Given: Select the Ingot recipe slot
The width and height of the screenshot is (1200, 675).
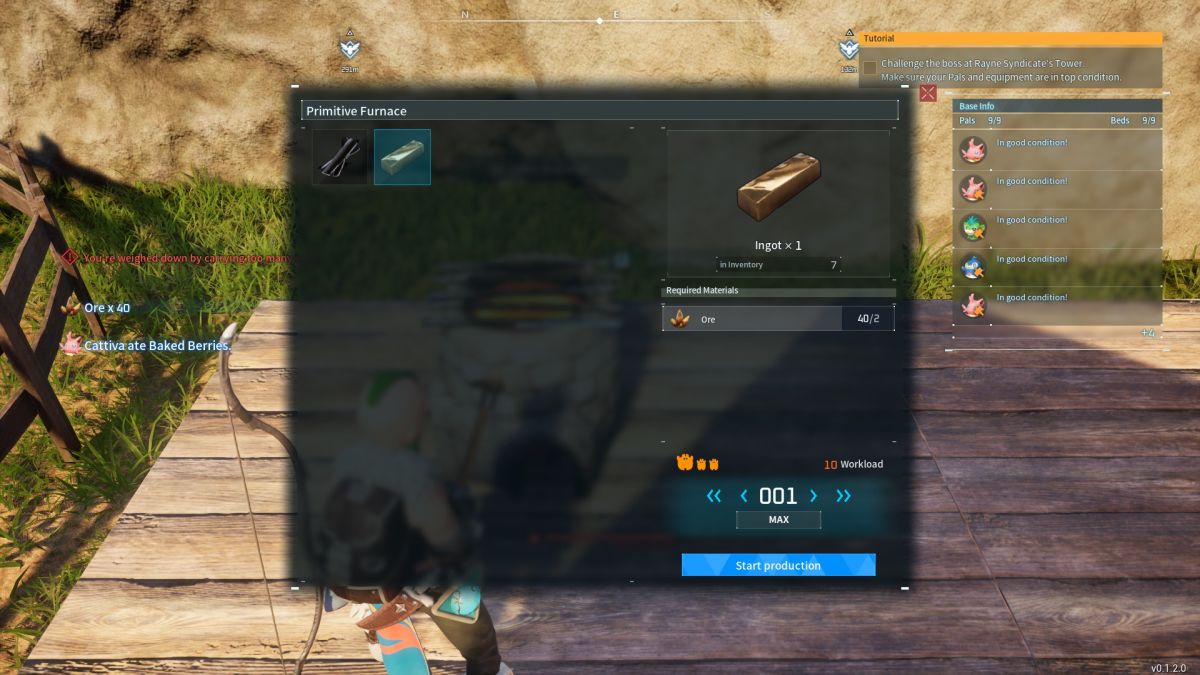Looking at the screenshot, I should [x=402, y=157].
